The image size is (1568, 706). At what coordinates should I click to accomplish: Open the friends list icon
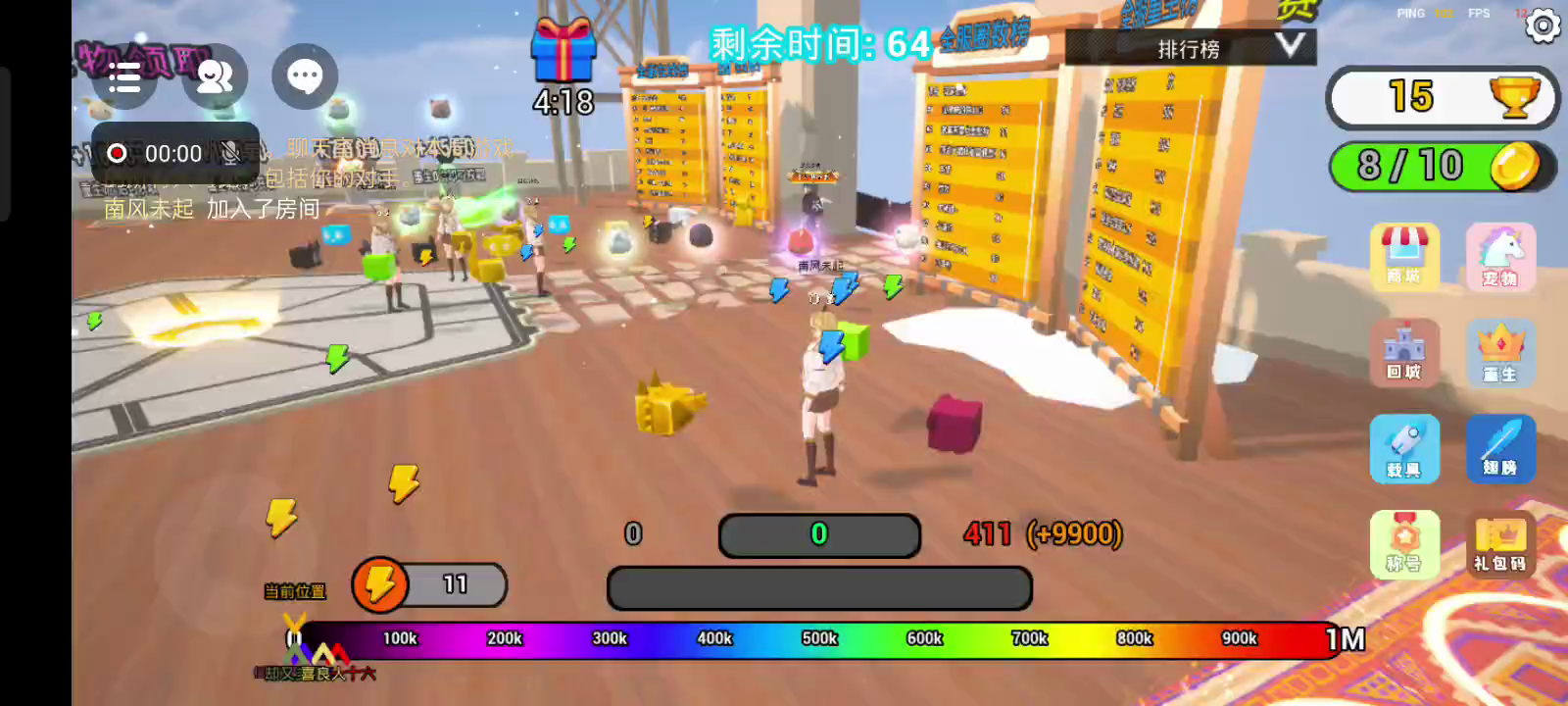(x=215, y=76)
